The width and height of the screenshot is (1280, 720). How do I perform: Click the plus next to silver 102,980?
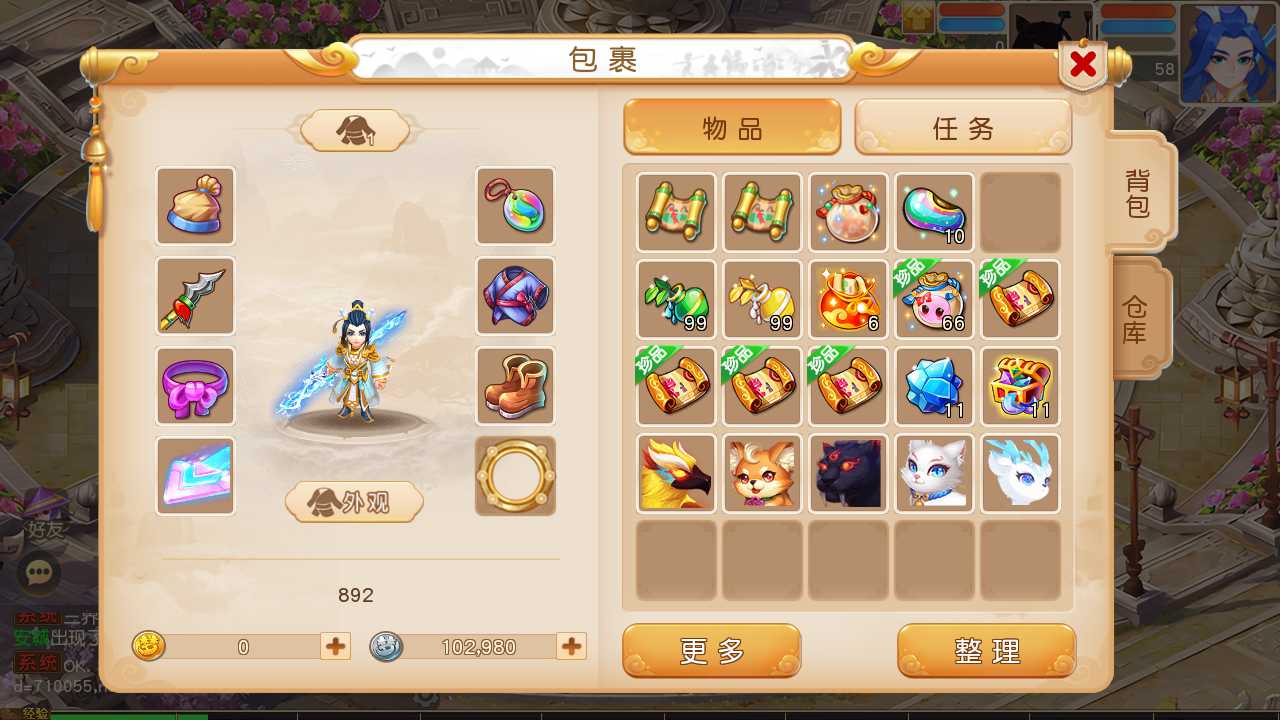click(570, 647)
